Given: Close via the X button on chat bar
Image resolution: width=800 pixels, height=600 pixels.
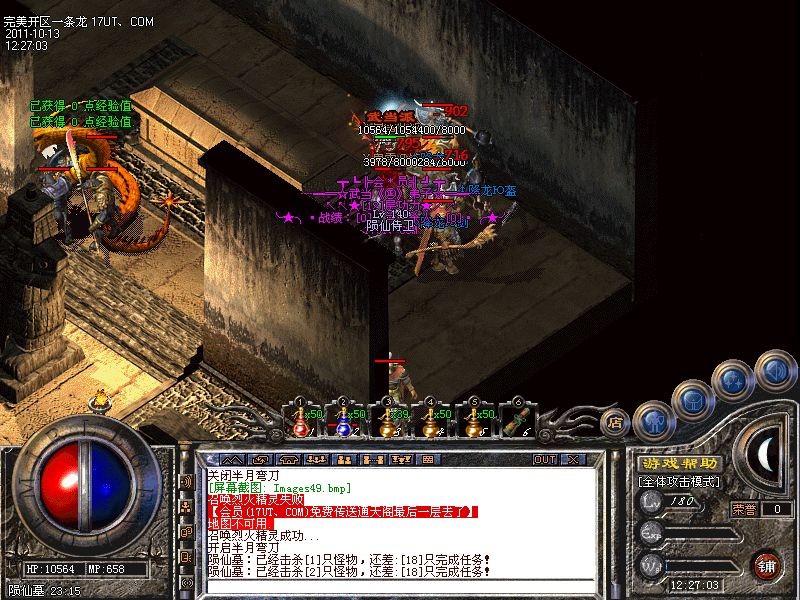Looking at the screenshot, I should coord(573,460).
